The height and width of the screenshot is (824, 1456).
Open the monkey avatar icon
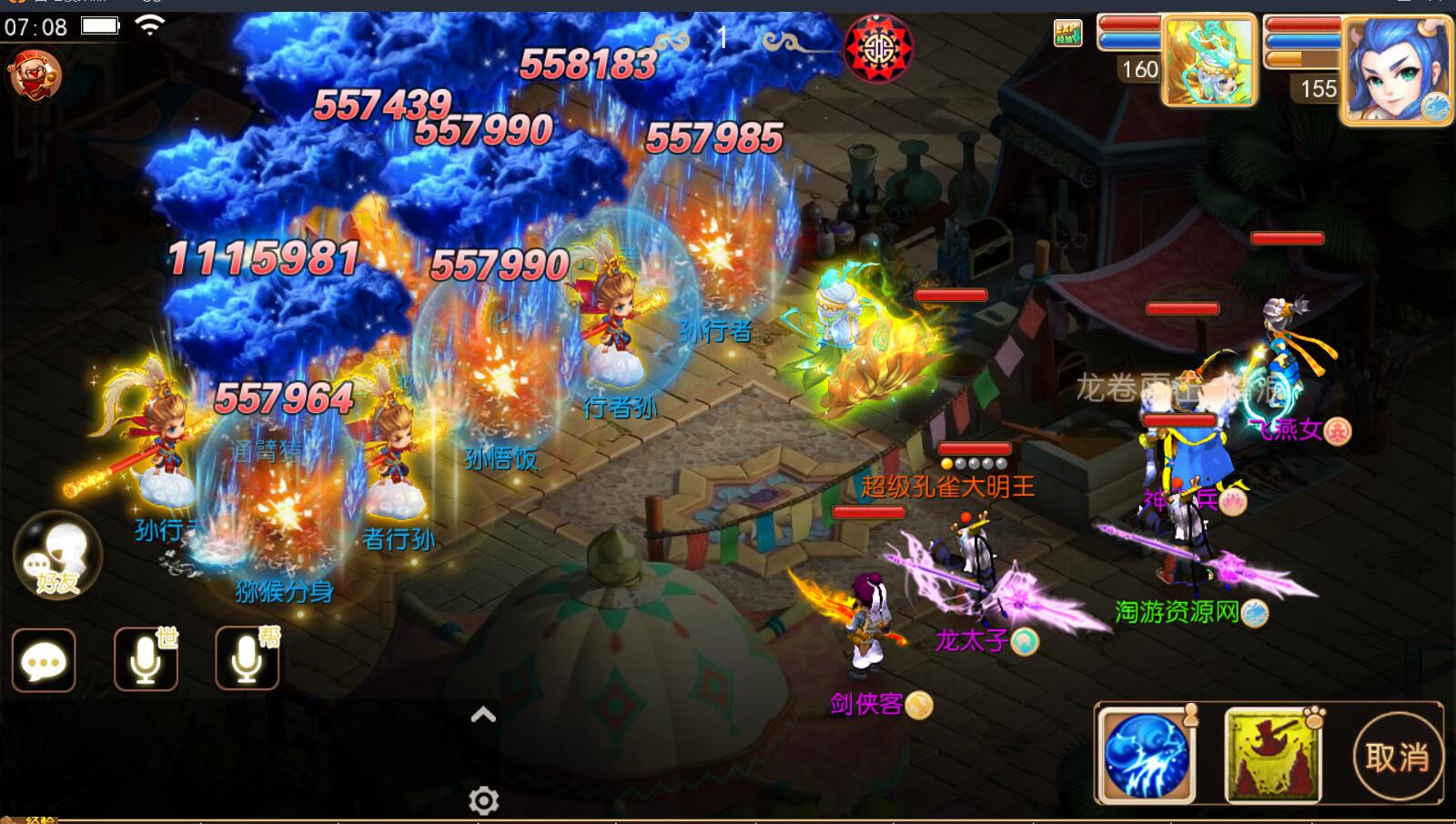(35, 74)
